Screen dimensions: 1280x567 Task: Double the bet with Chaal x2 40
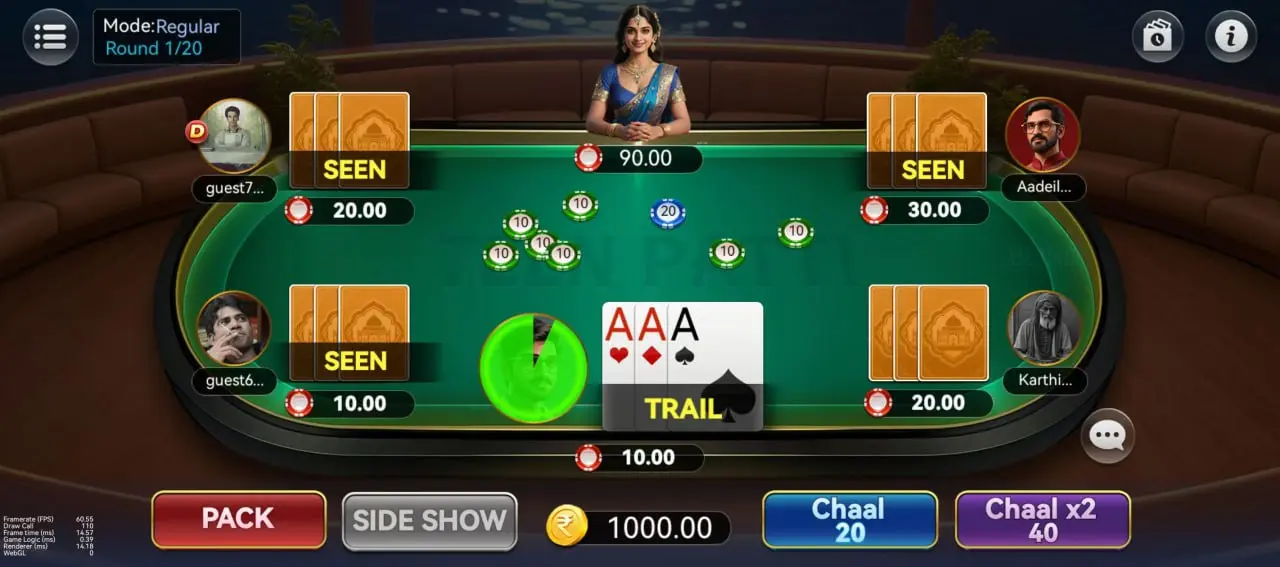(1042, 520)
